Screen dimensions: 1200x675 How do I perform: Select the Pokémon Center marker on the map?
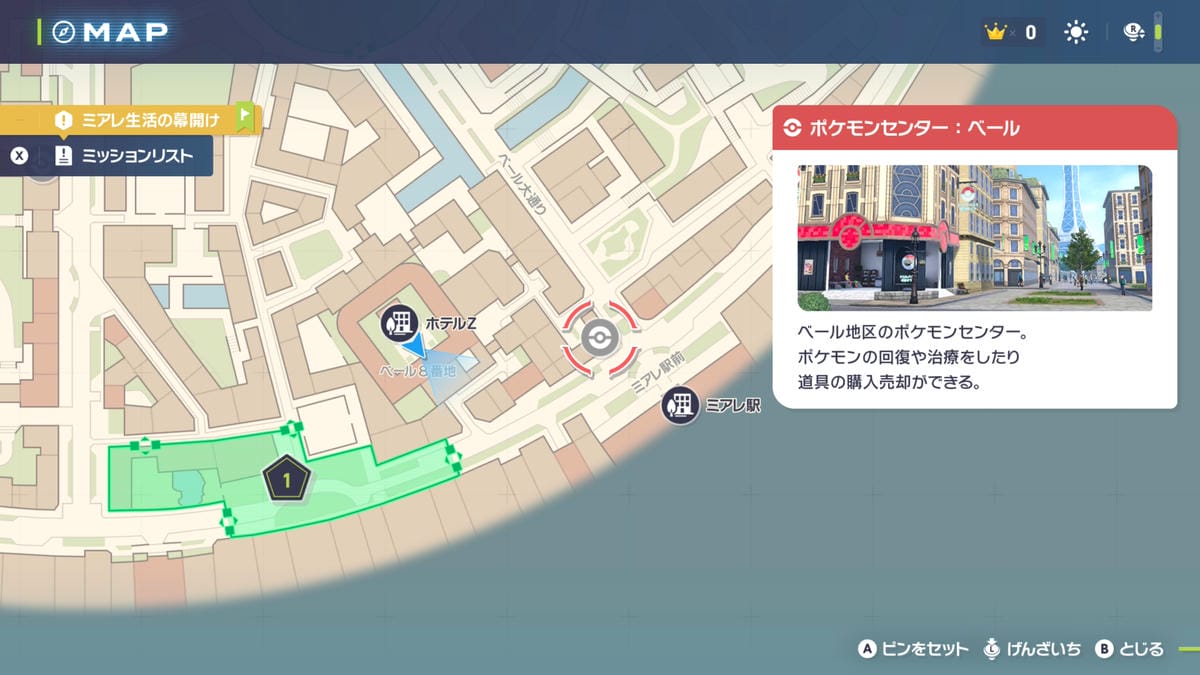[598, 338]
